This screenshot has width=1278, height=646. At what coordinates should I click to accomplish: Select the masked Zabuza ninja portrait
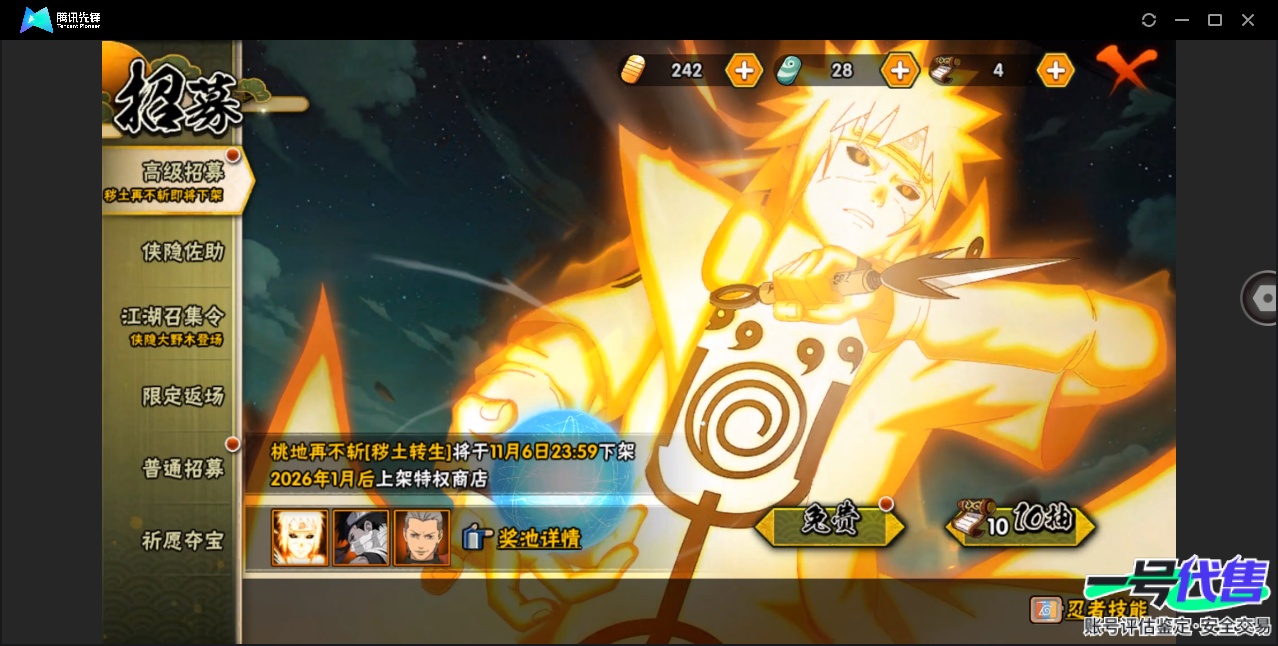[361, 538]
